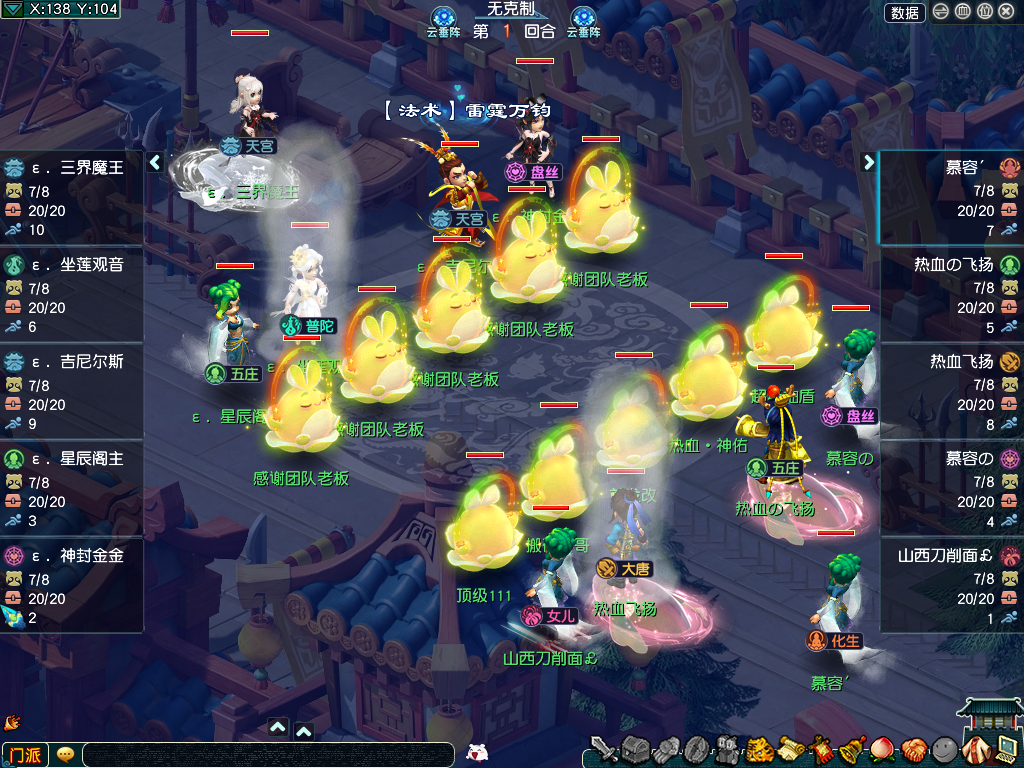Toggle the 血 health display button
1024x768 pixels.
pos(963,12)
